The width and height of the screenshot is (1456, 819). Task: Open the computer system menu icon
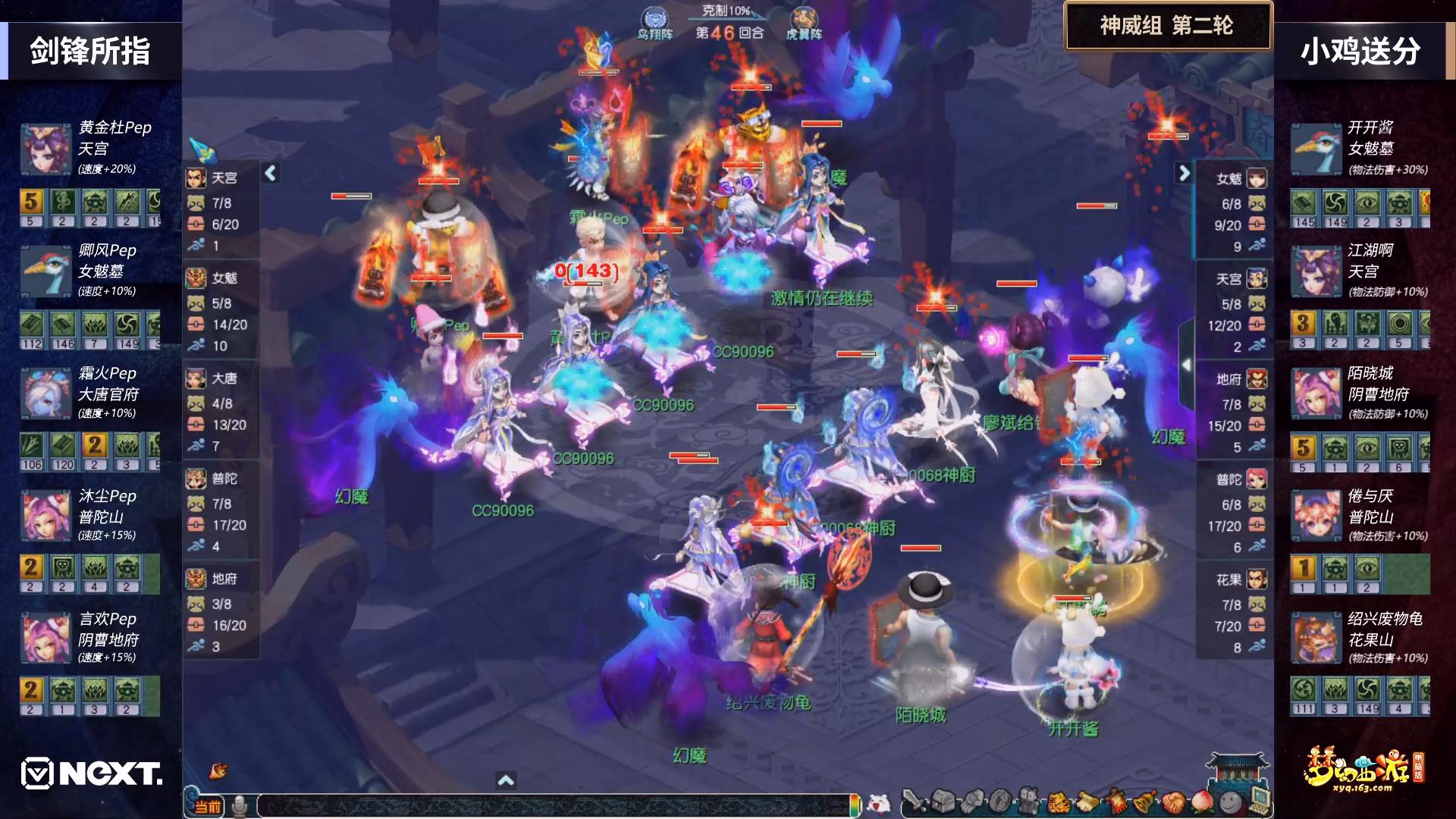(1258, 800)
